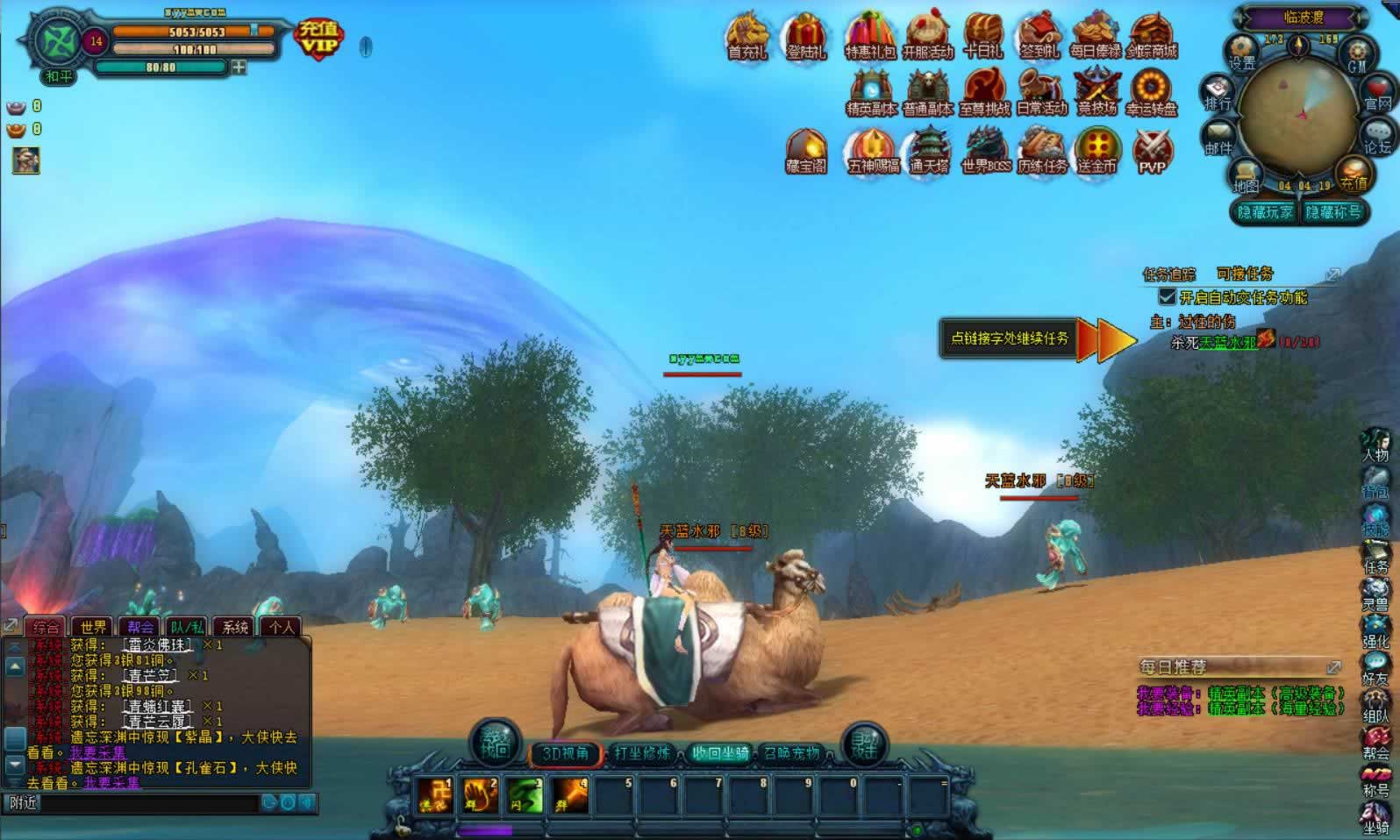
Task: Open the 幸运转盘 lucky wheel
Action: tap(1152, 92)
